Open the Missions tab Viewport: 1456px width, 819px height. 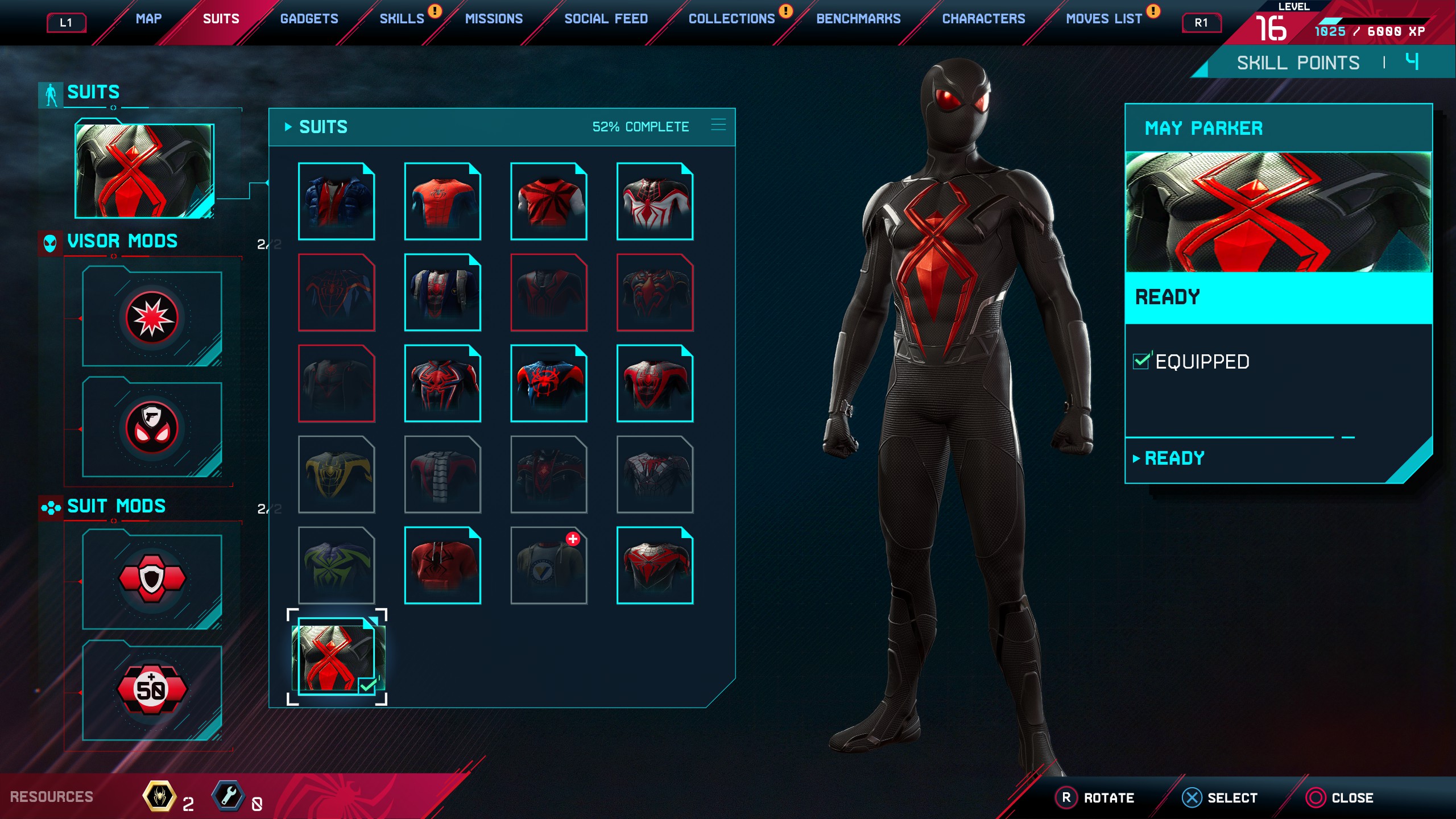click(494, 19)
